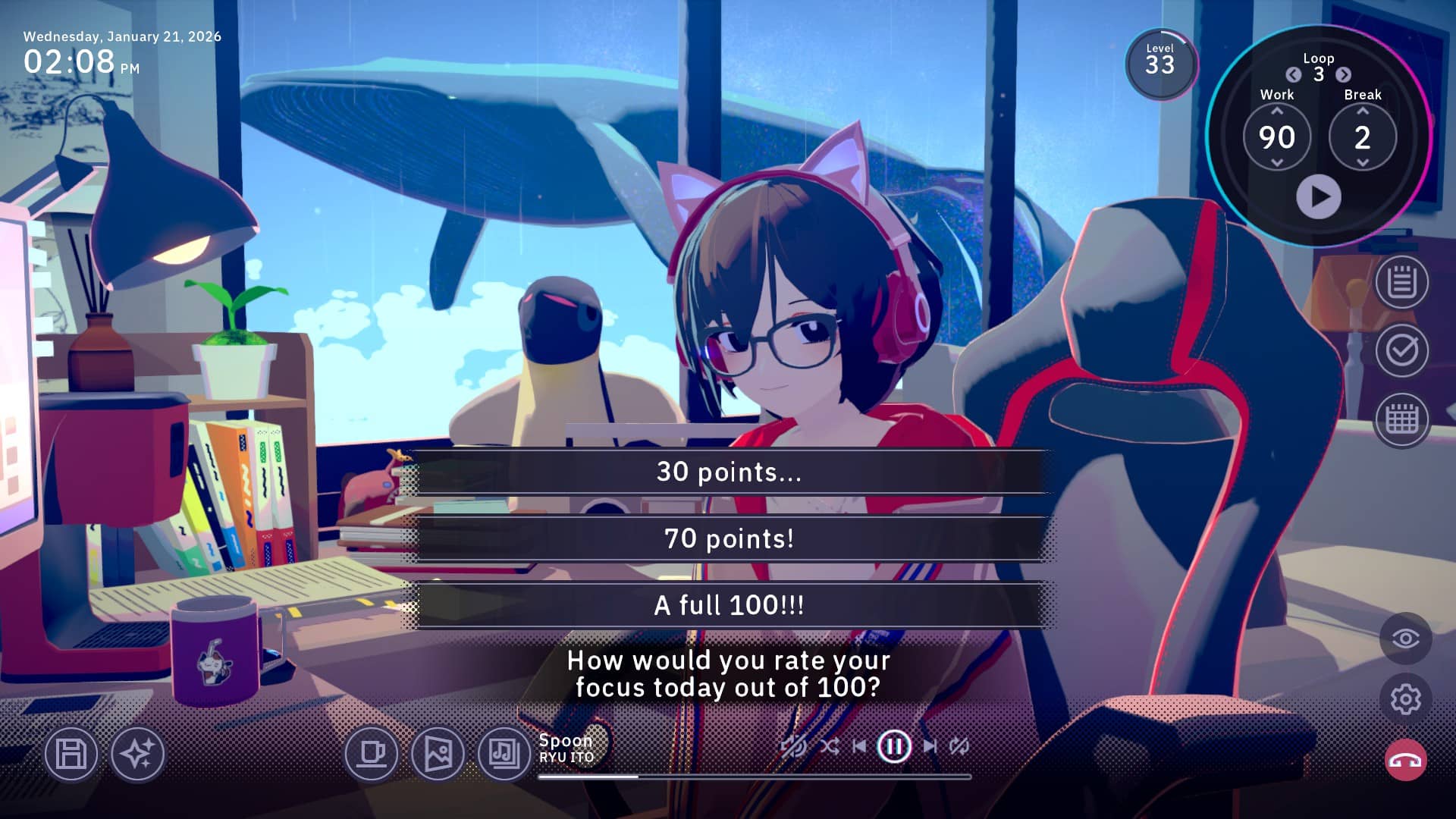Screen dimensions: 1456x819
Task: Skip to the next music track
Action: [x=930, y=746]
